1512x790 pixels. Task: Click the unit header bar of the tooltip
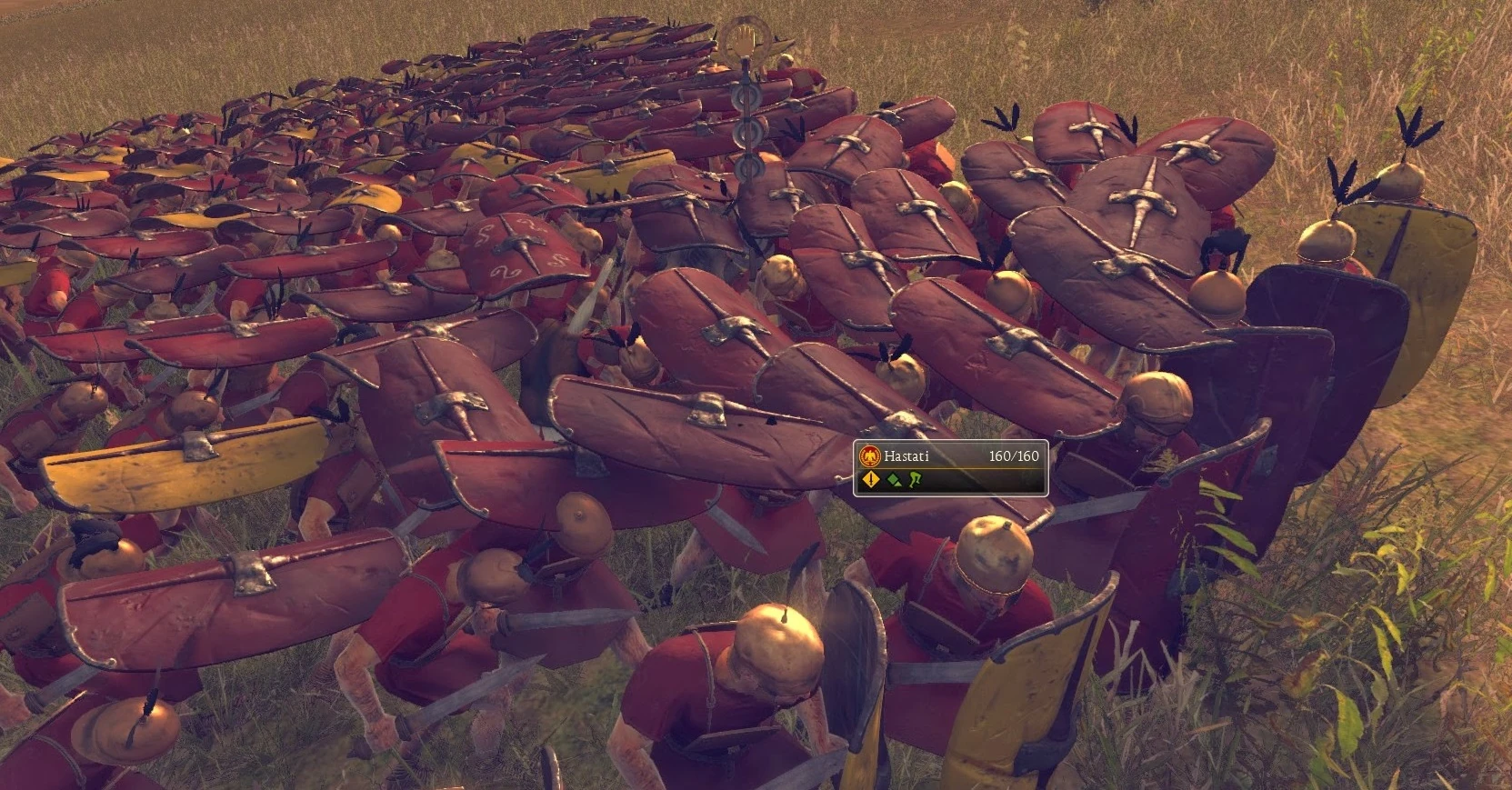click(x=950, y=455)
